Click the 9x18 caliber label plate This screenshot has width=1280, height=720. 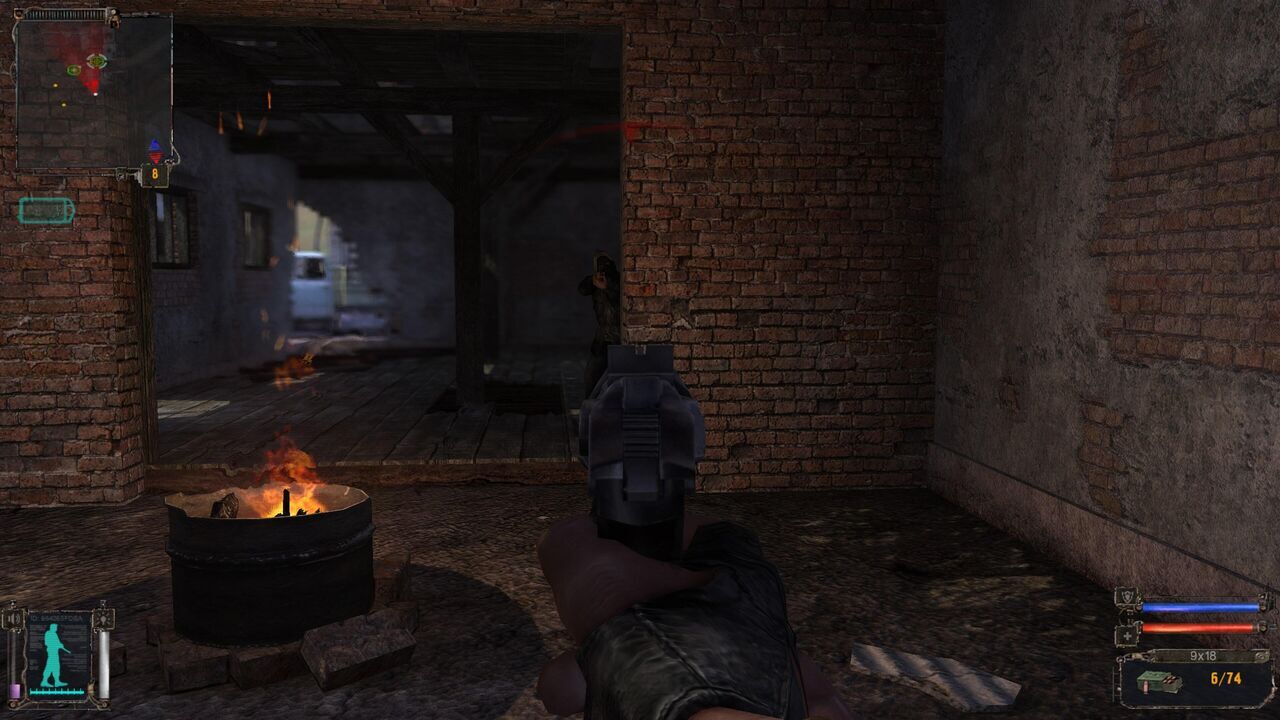(x=1204, y=655)
